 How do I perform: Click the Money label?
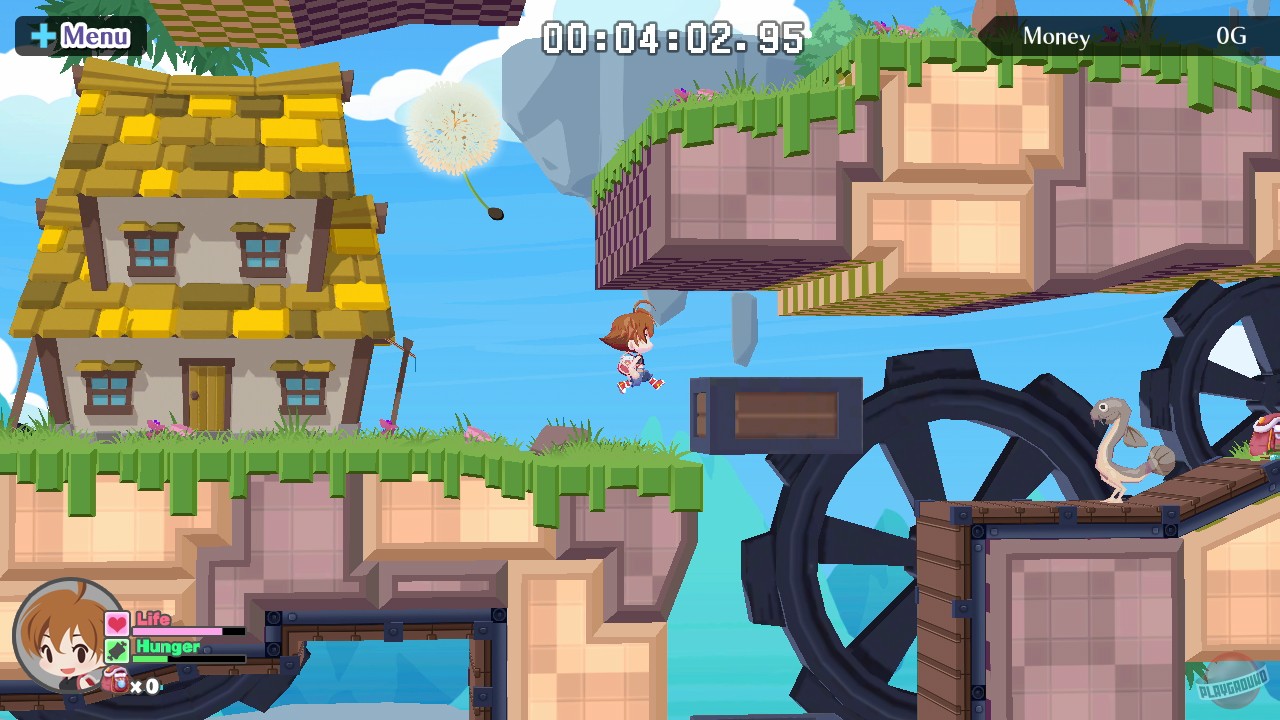pos(1056,37)
